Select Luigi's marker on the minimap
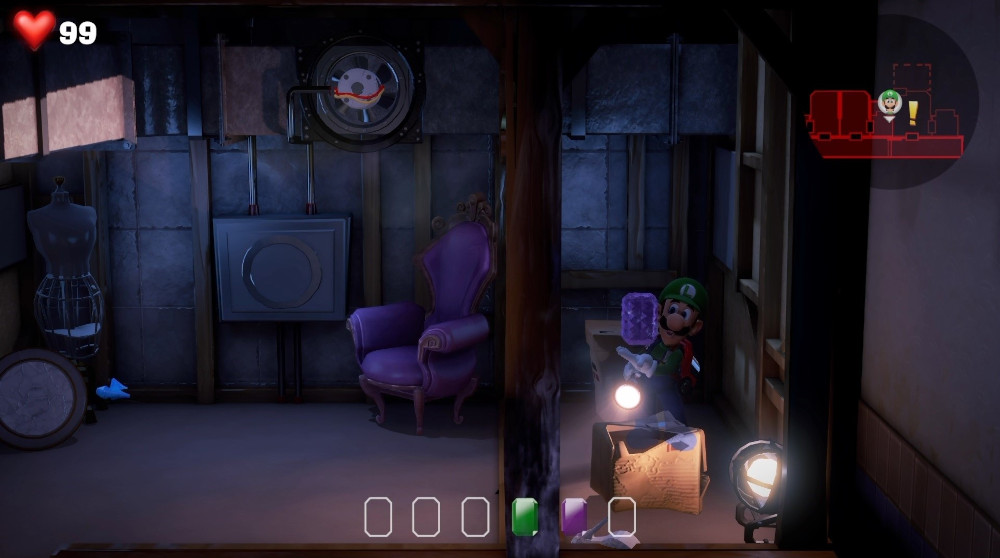This screenshot has width=1000, height=558. click(x=890, y=102)
